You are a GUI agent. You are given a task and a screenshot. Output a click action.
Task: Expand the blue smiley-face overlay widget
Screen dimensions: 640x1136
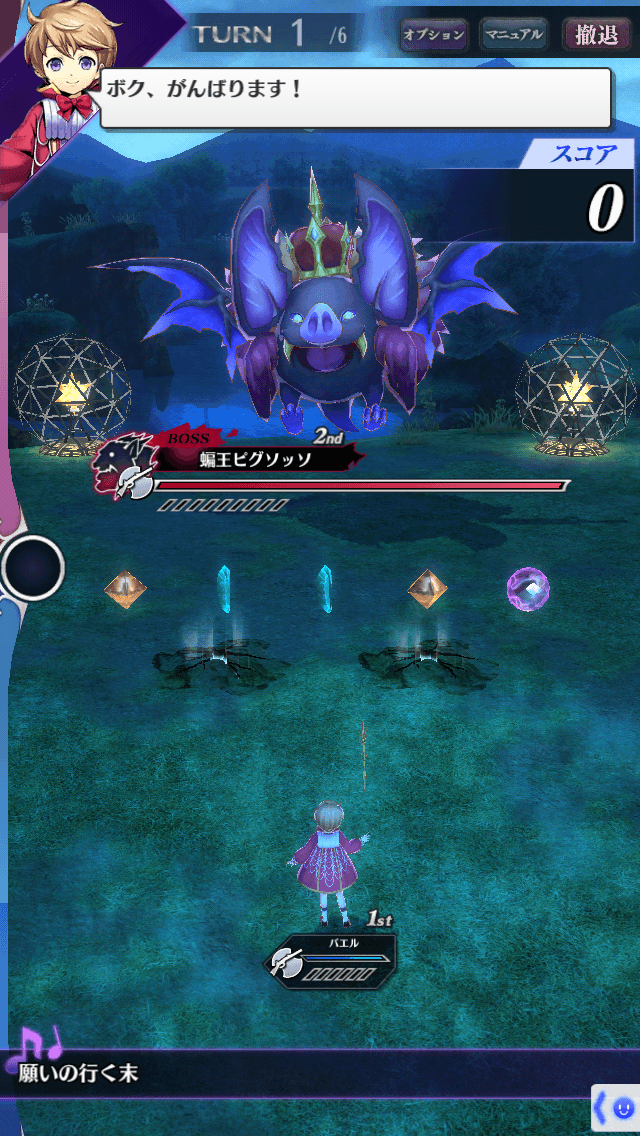click(x=615, y=1109)
